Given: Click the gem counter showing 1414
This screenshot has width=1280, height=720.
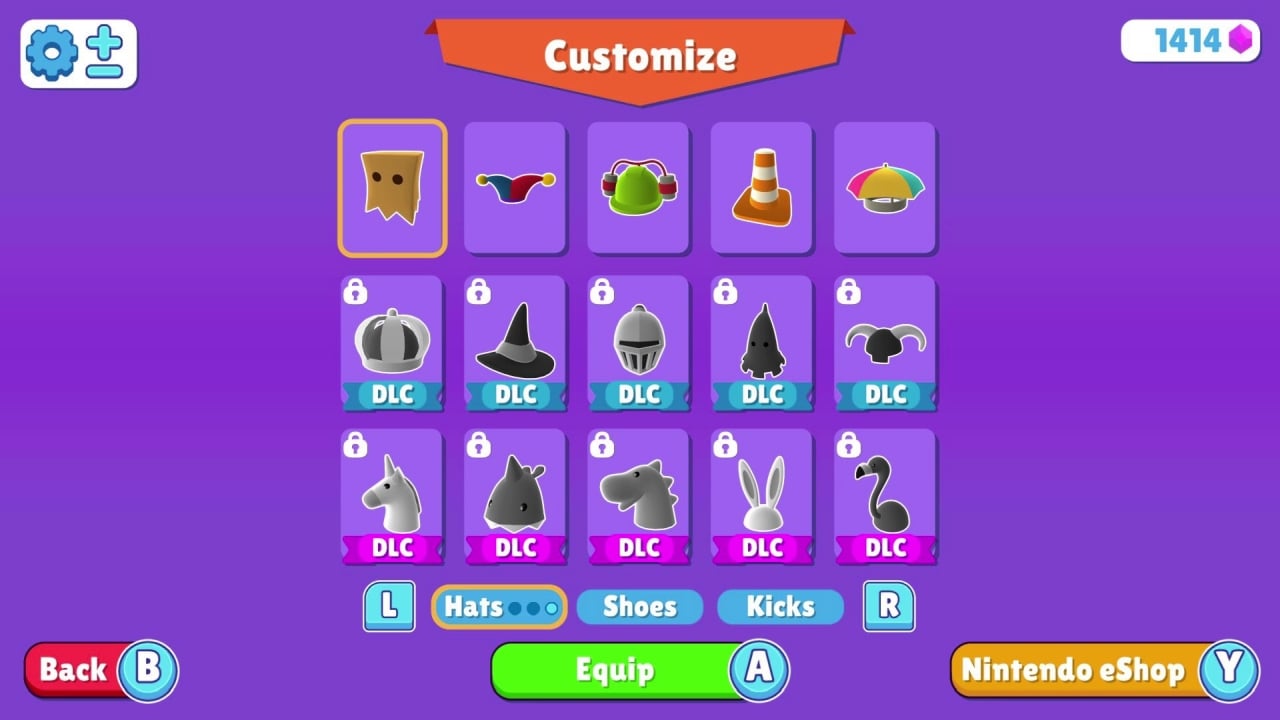Looking at the screenshot, I should [1189, 41].
